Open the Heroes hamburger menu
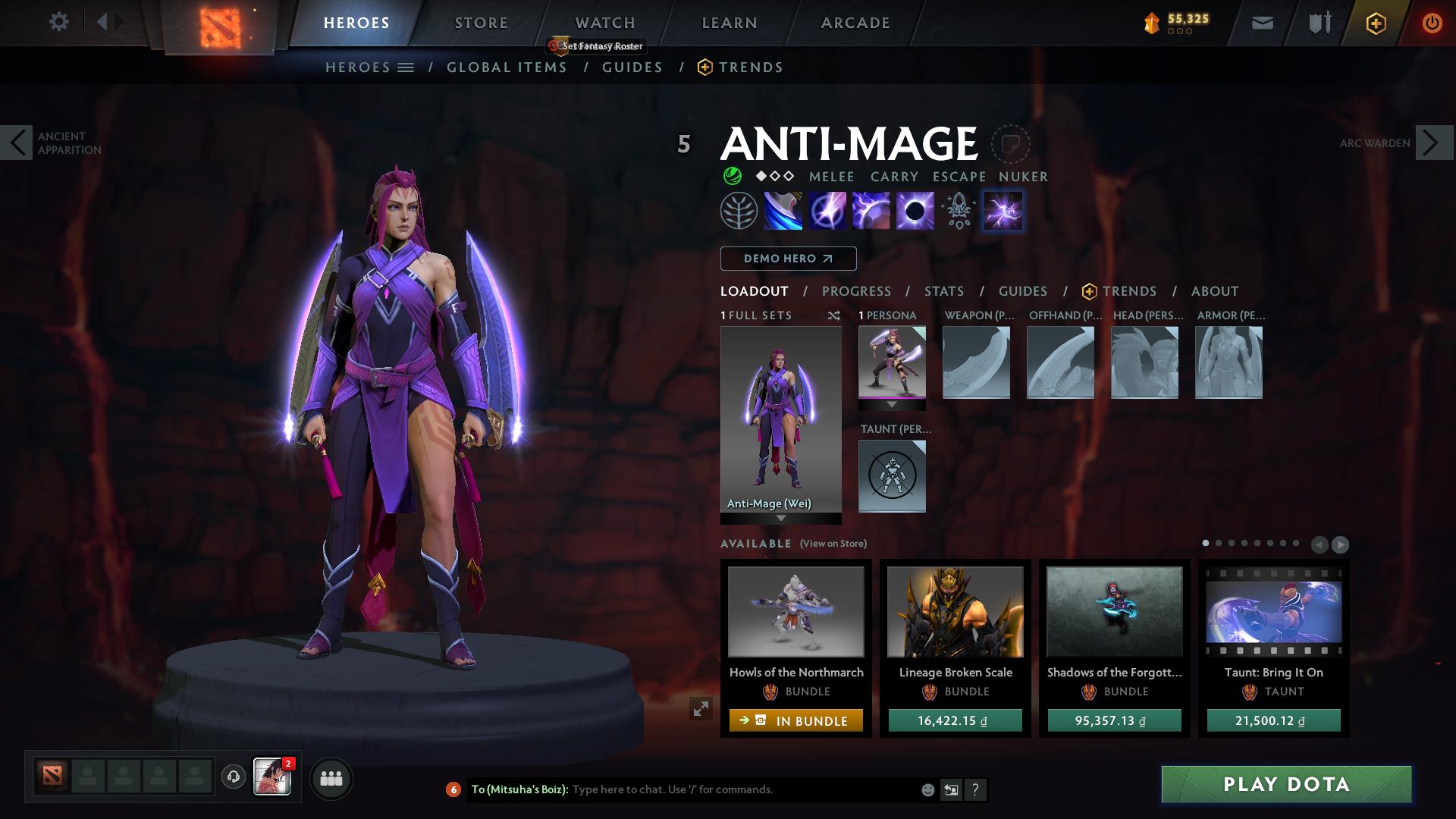1456x819 pixels. tap(406, 67)
